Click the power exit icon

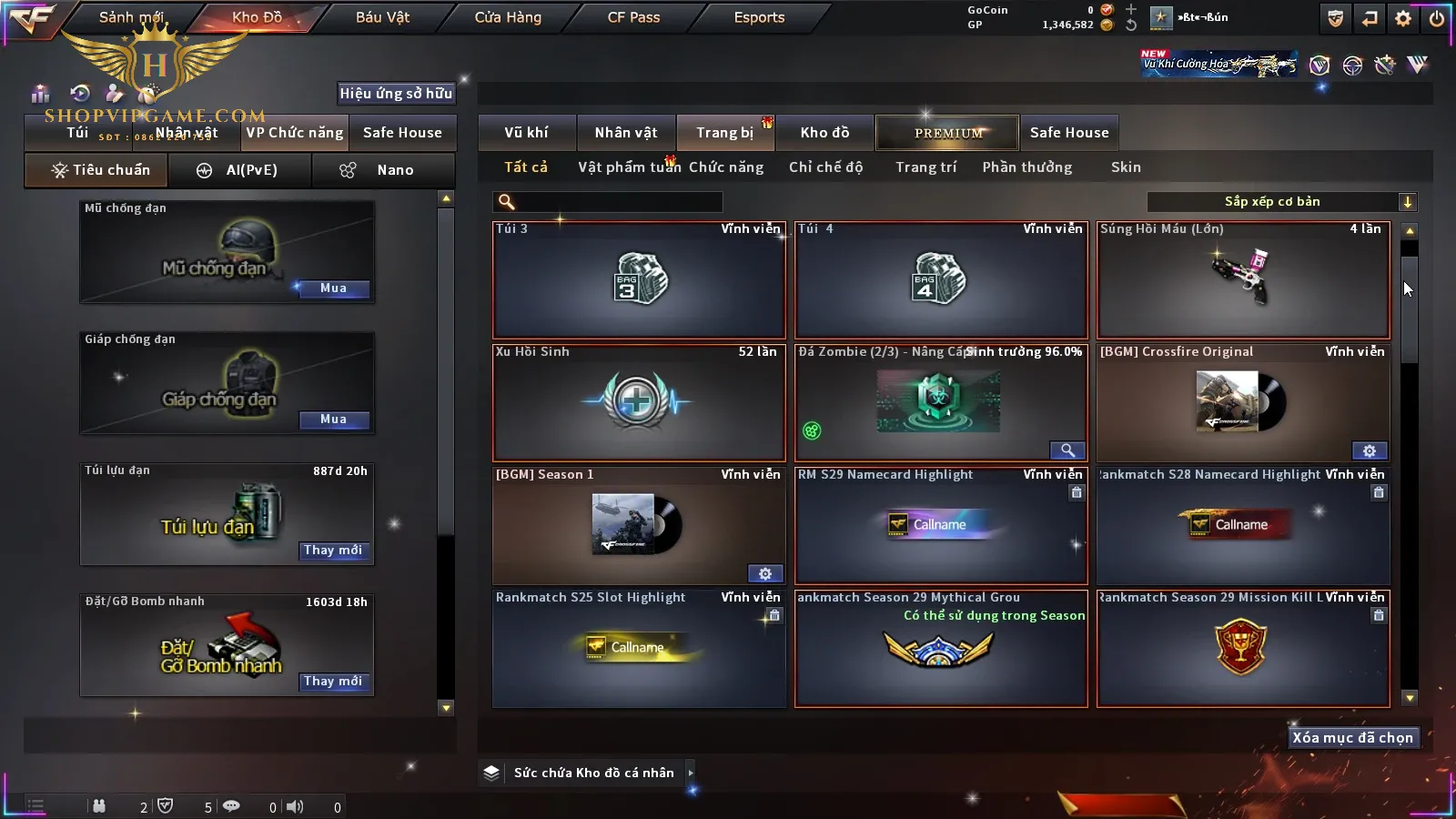coord(1437,18)
